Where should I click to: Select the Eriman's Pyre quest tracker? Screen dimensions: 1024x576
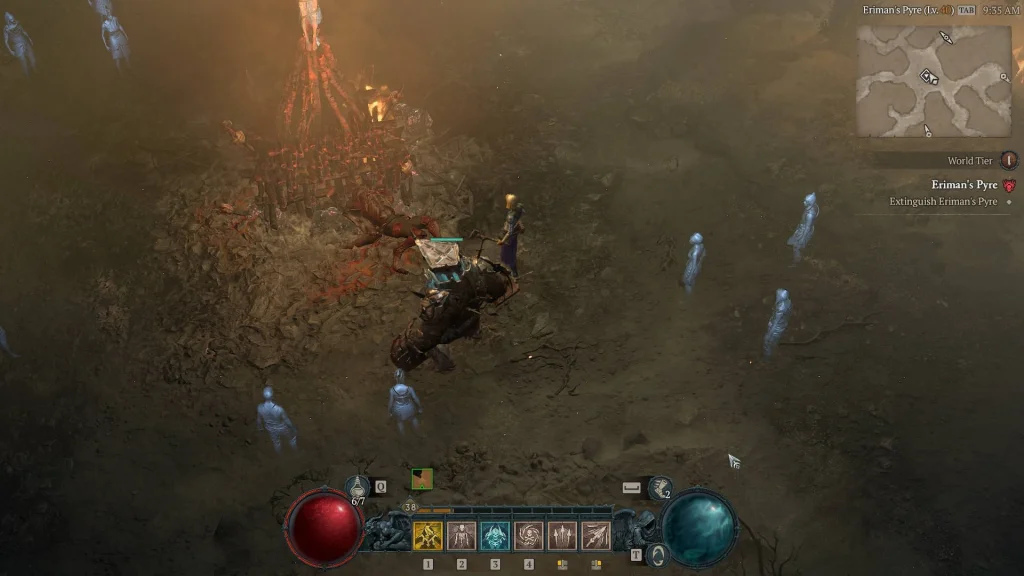pos(964,185)
